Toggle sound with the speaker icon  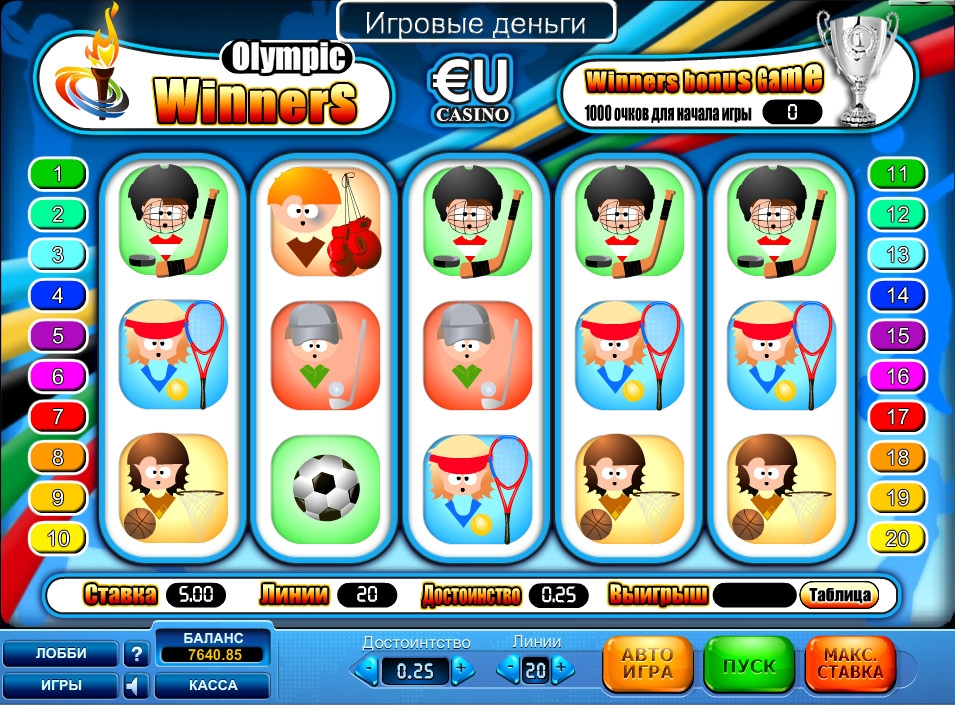click(x=136, y=686)
